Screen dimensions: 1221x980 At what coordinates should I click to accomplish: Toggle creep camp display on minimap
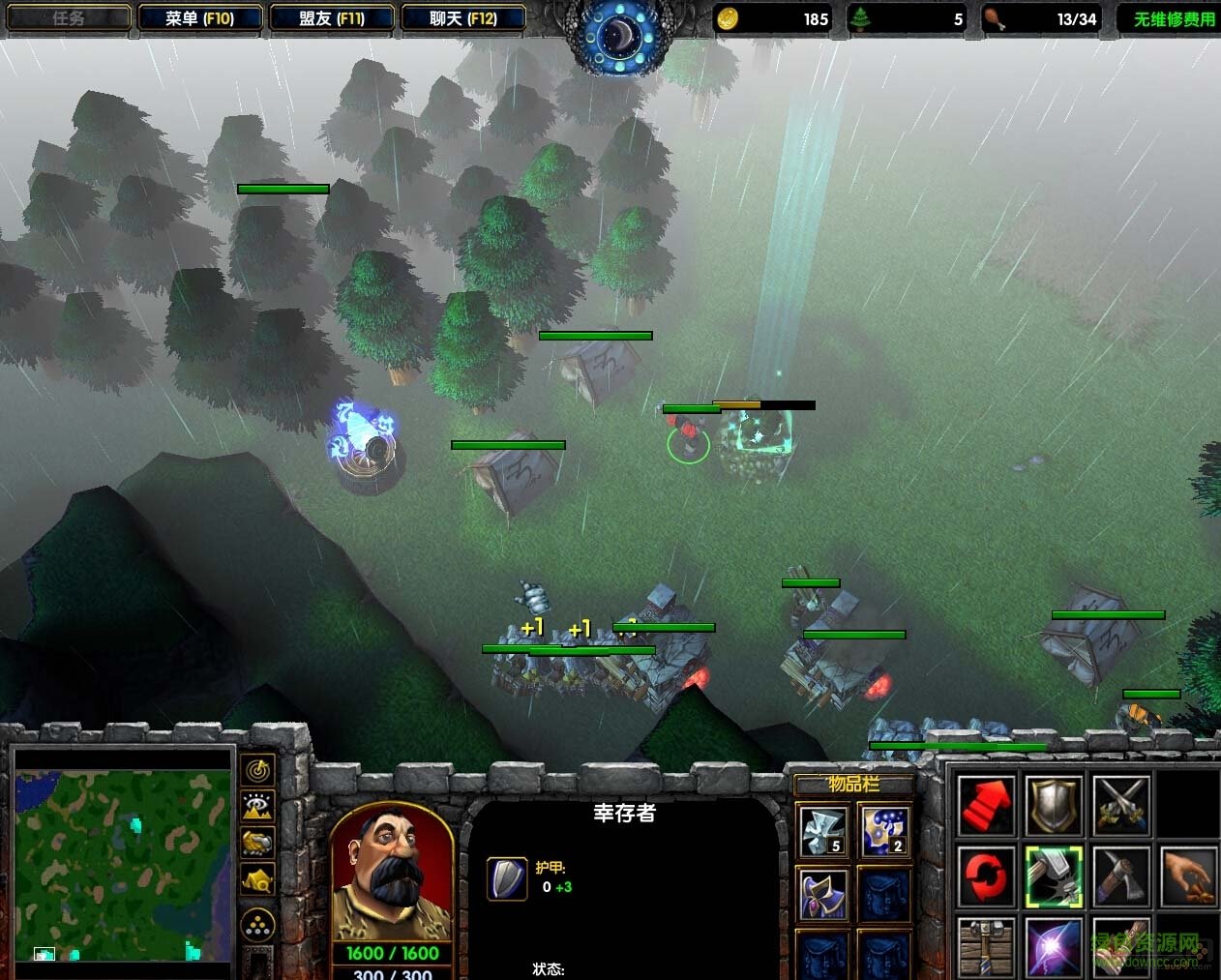pyautogui.click(x=257, y=878)
